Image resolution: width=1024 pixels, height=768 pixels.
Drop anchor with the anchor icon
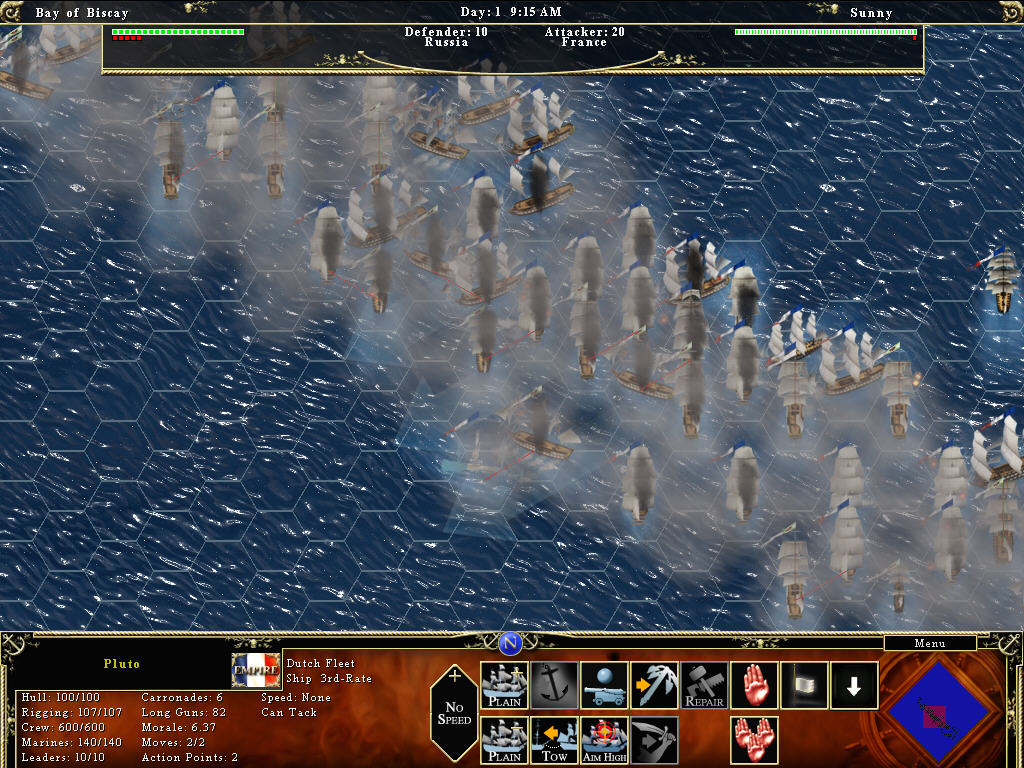pos(554,685)
